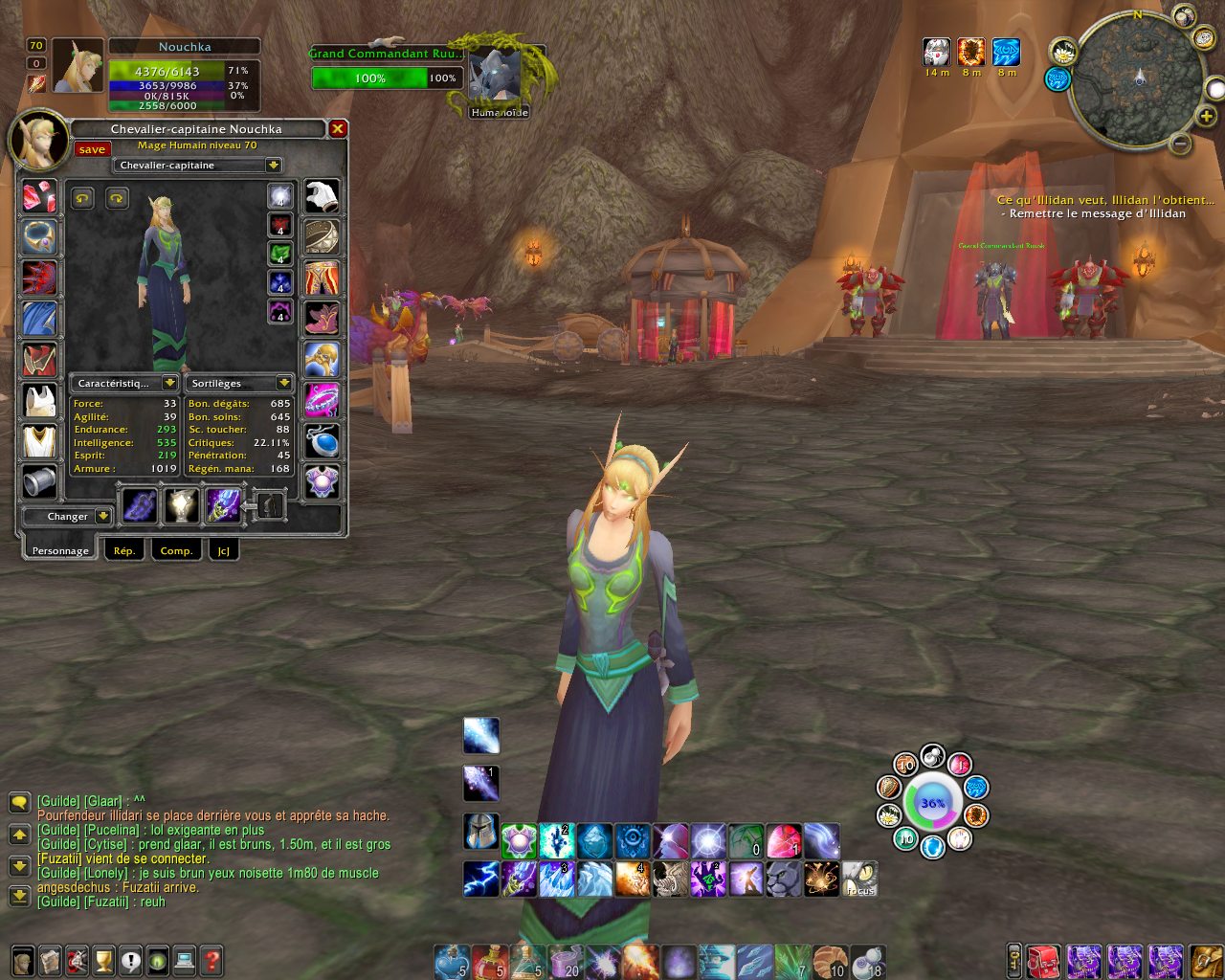Zoom in on the minimap
1225x980 pixels.
(x=1208, y=117)
